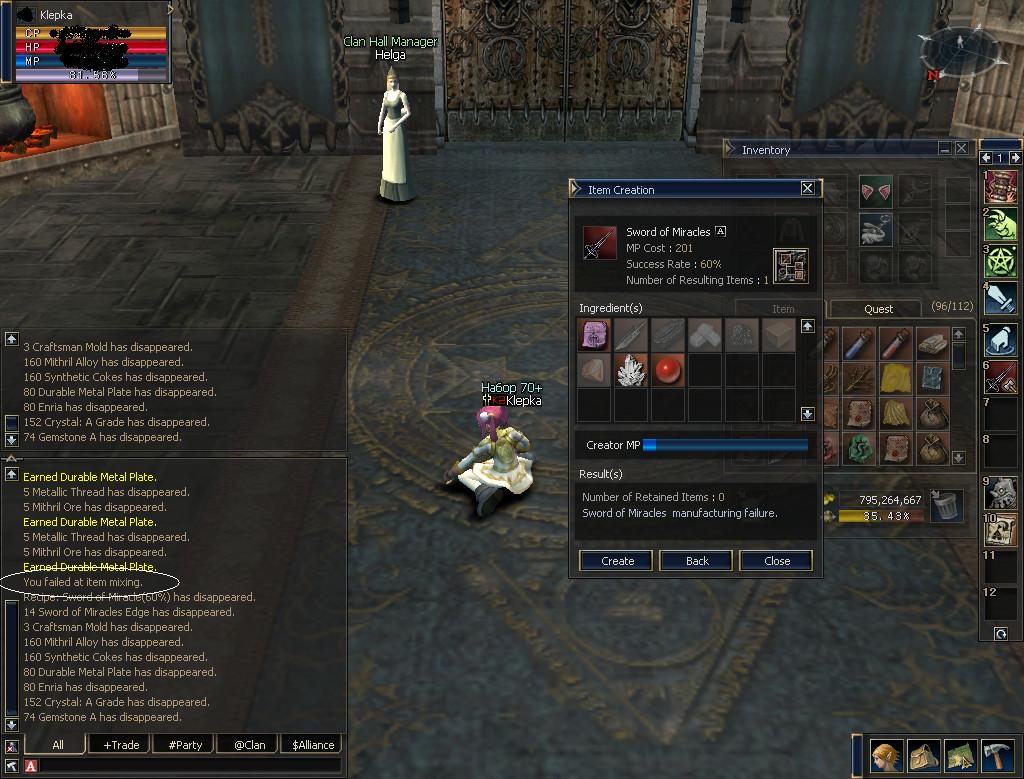Open the character menu elf portrait icon
This screenshot has width=1024, height=779.
[886, 755]
